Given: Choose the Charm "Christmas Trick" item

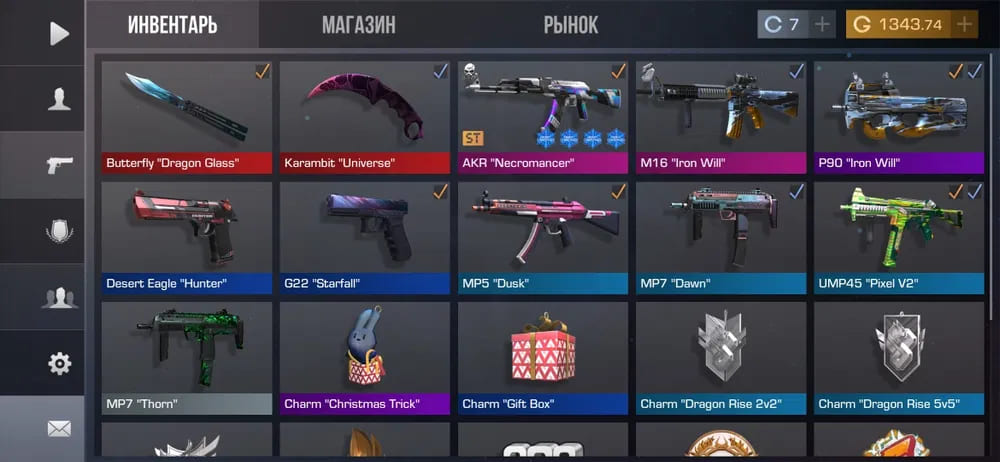Looking at the screenshot, I should click(x=365, y=357).
